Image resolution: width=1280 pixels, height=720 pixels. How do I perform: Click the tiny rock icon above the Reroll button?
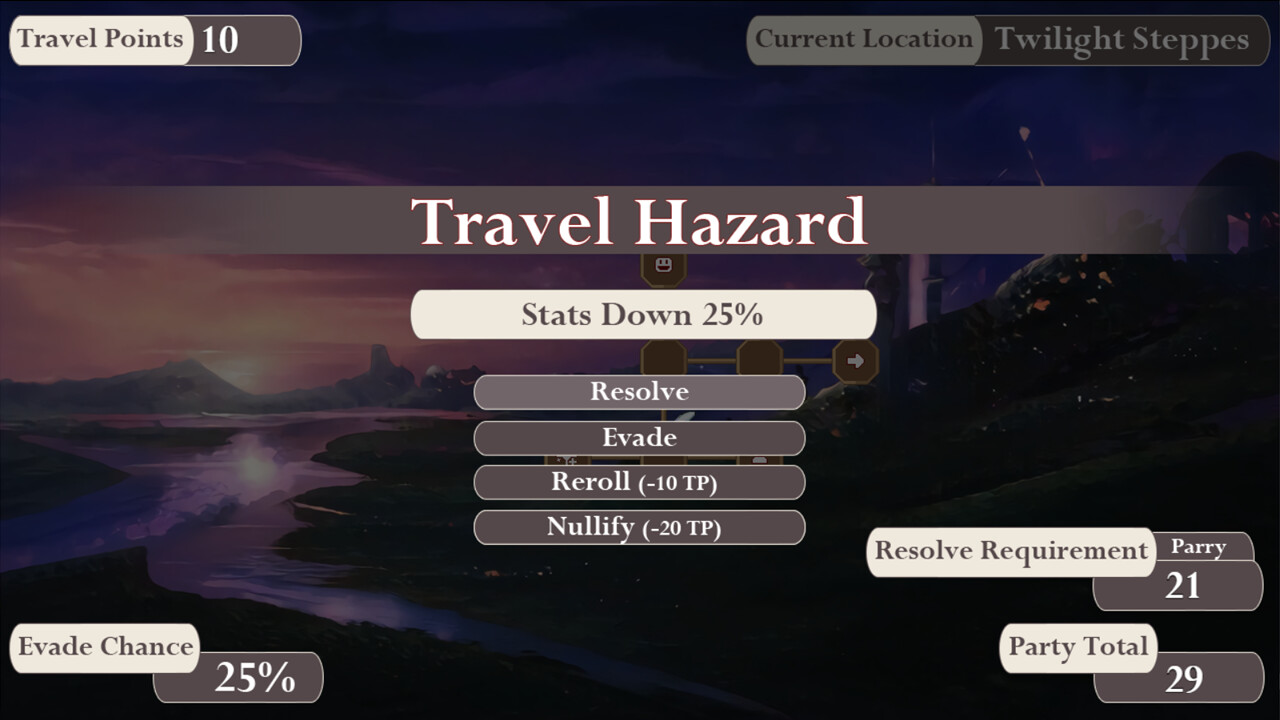(762, 459)
